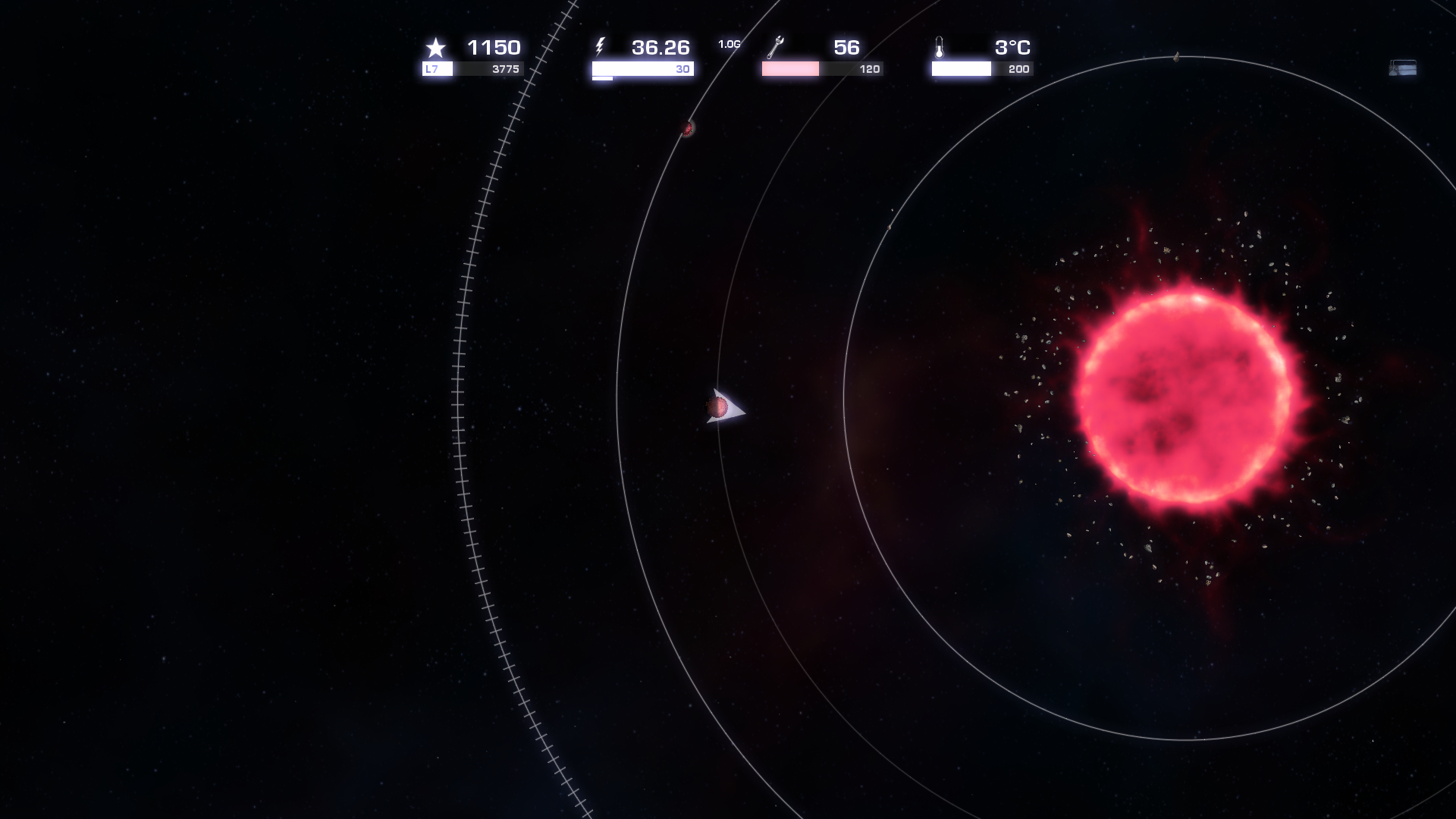Click the 120 hull capacity label
This screenshot has height=819, width=1456.
(x=869, y=68)
